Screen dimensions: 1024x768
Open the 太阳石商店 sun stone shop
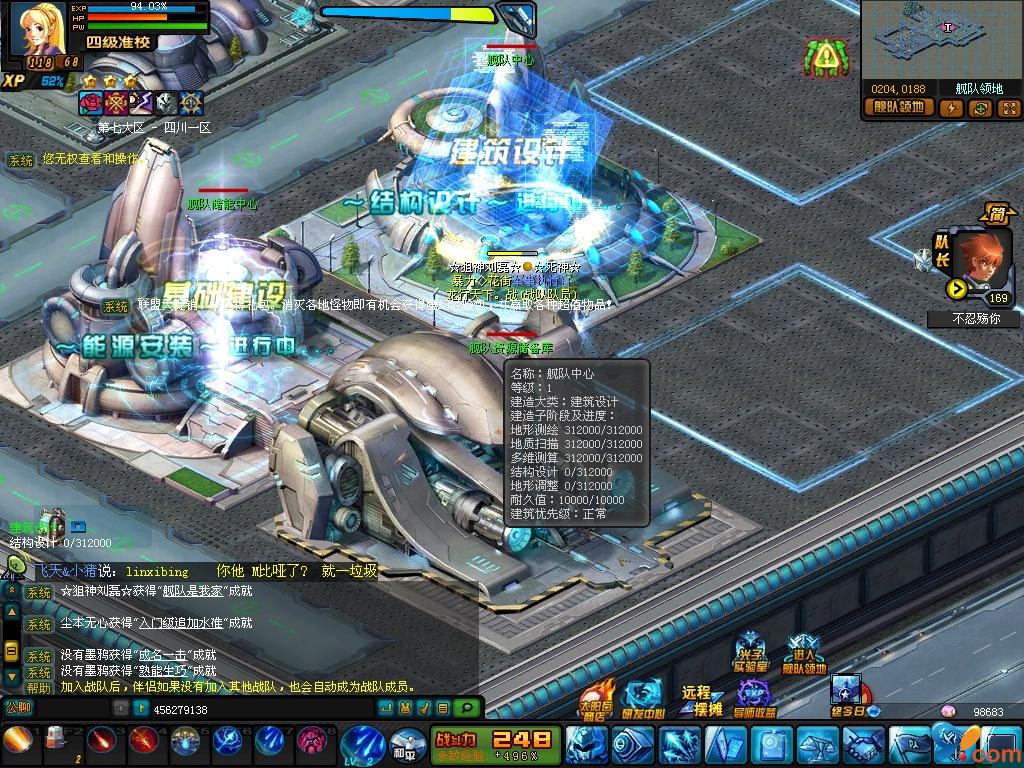[596, 698]
